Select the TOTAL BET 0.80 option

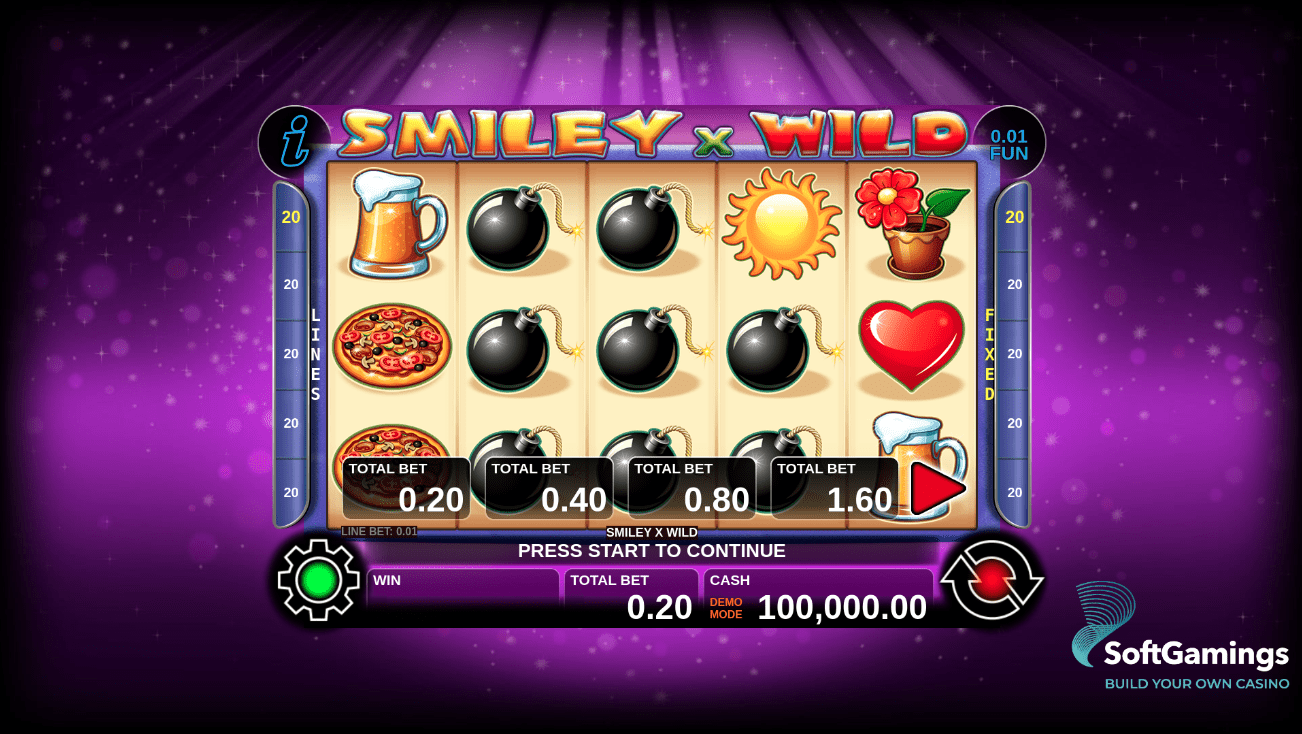tap(690, 485)
